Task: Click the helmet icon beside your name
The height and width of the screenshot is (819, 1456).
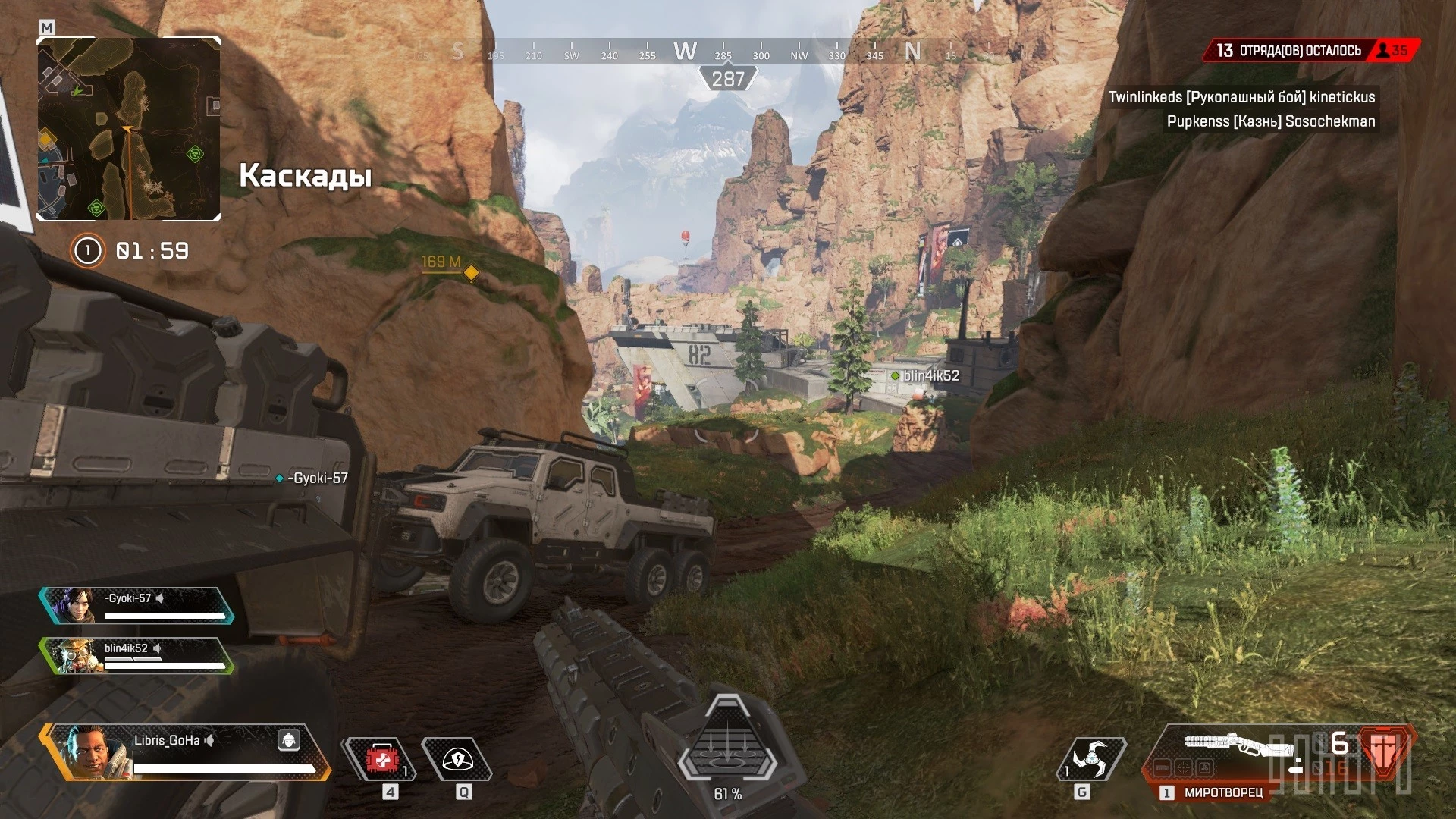Action: click(288, 740)
